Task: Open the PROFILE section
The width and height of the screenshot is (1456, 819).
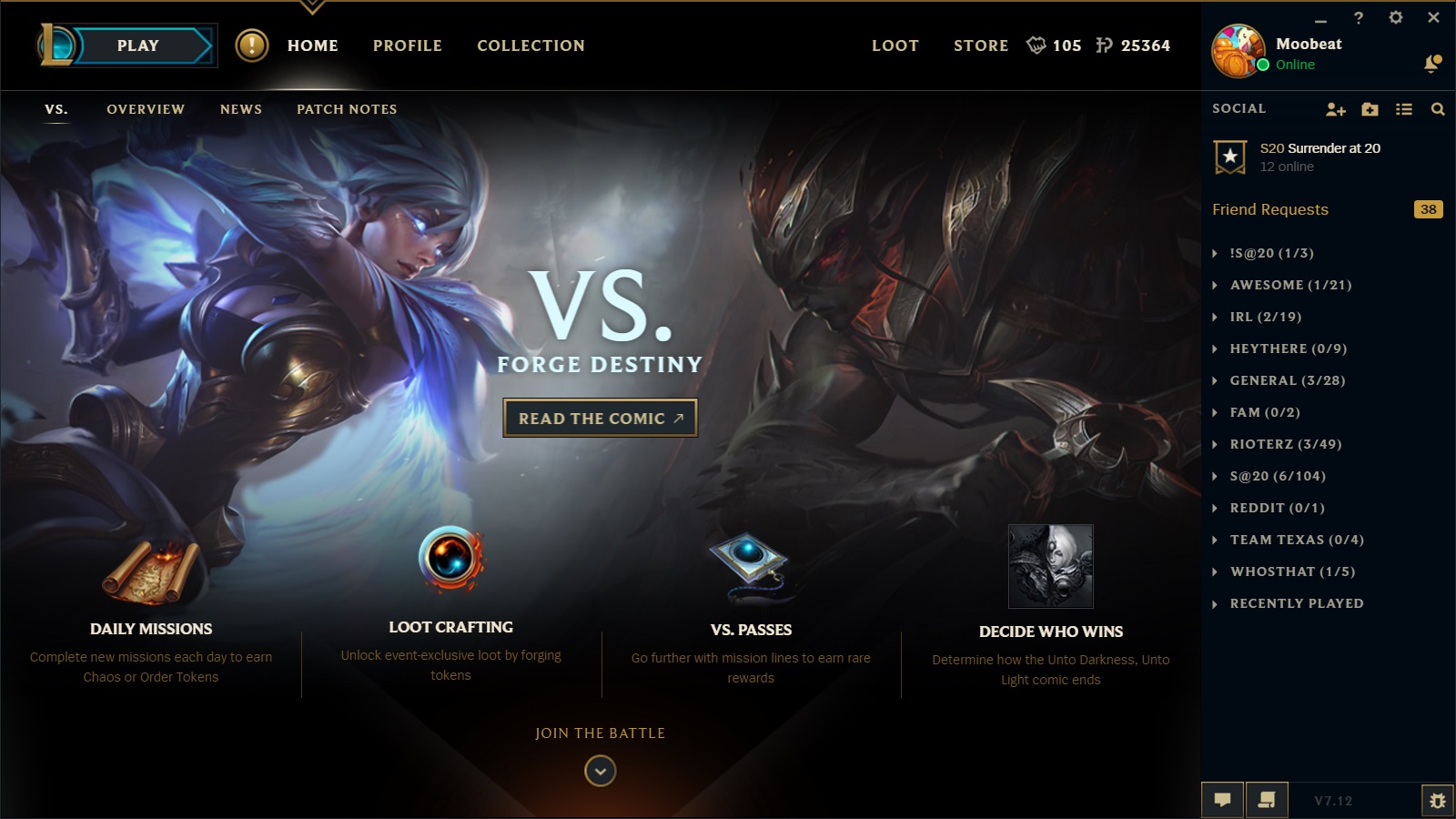Action: pyautogui.click(x=407, y=45)
